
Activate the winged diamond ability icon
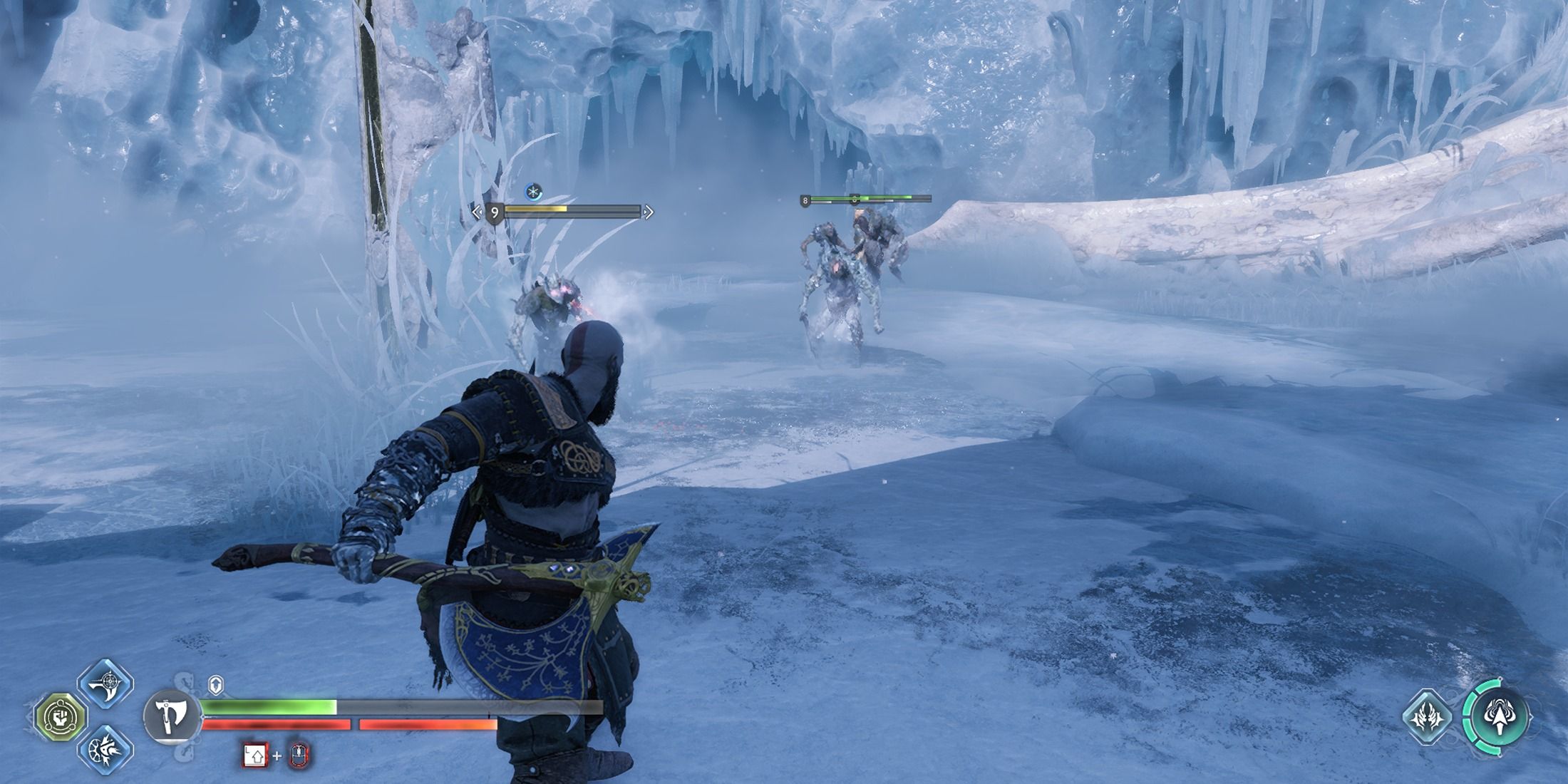coord(1428,716)
